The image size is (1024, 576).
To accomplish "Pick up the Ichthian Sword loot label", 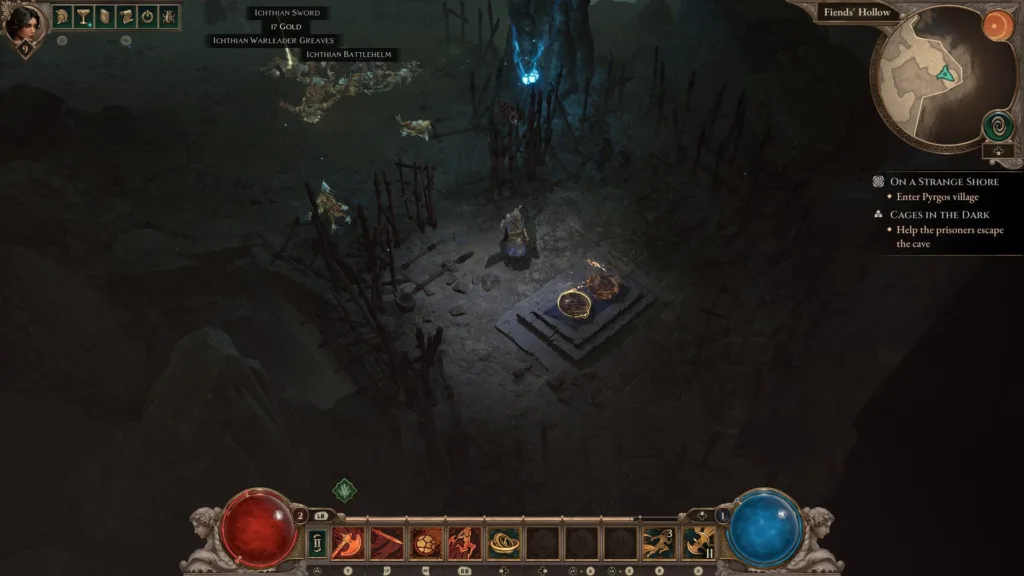I will pos(286,13).
